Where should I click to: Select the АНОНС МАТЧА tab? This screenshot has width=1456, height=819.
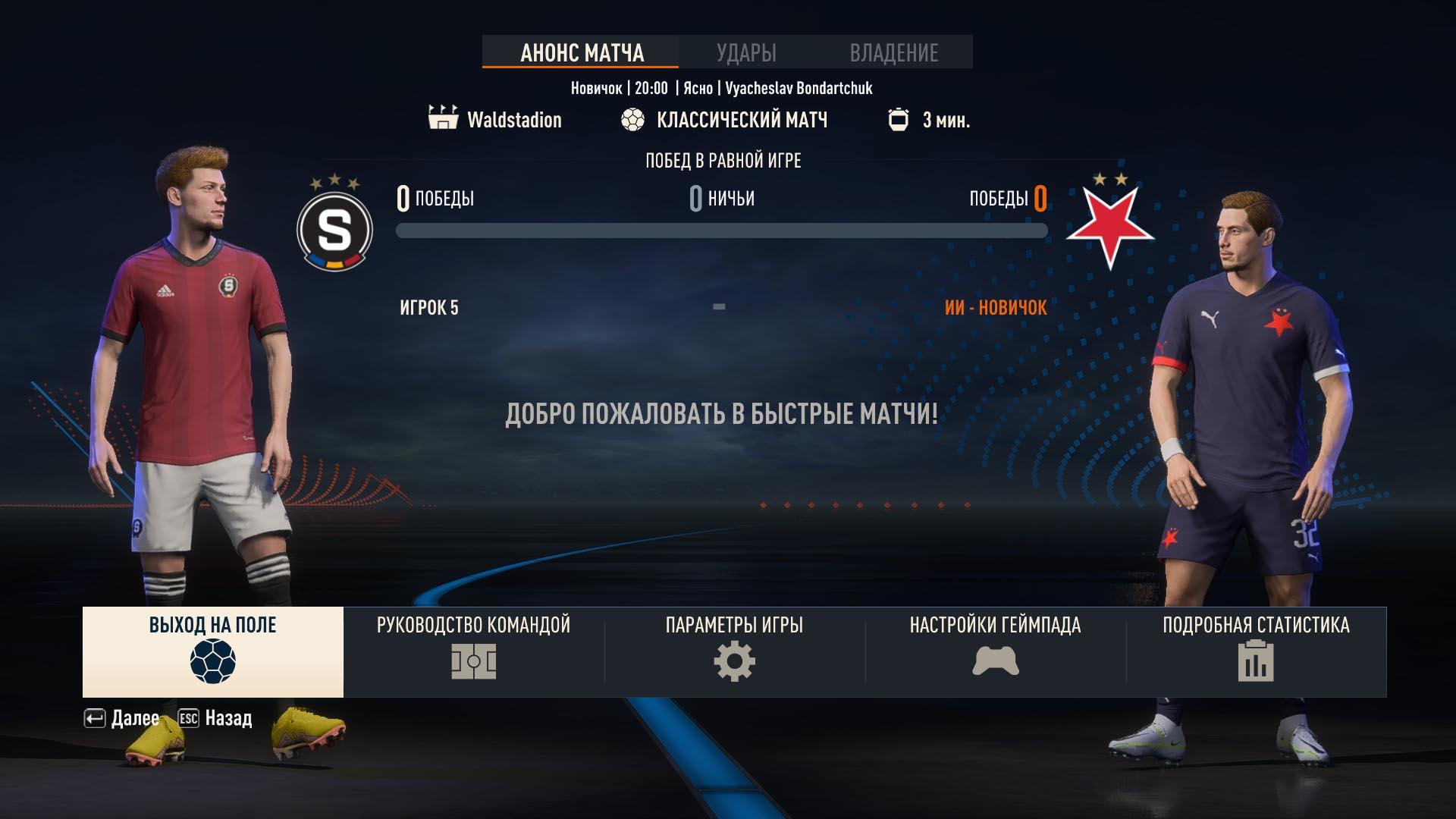(x=582, y=52)
